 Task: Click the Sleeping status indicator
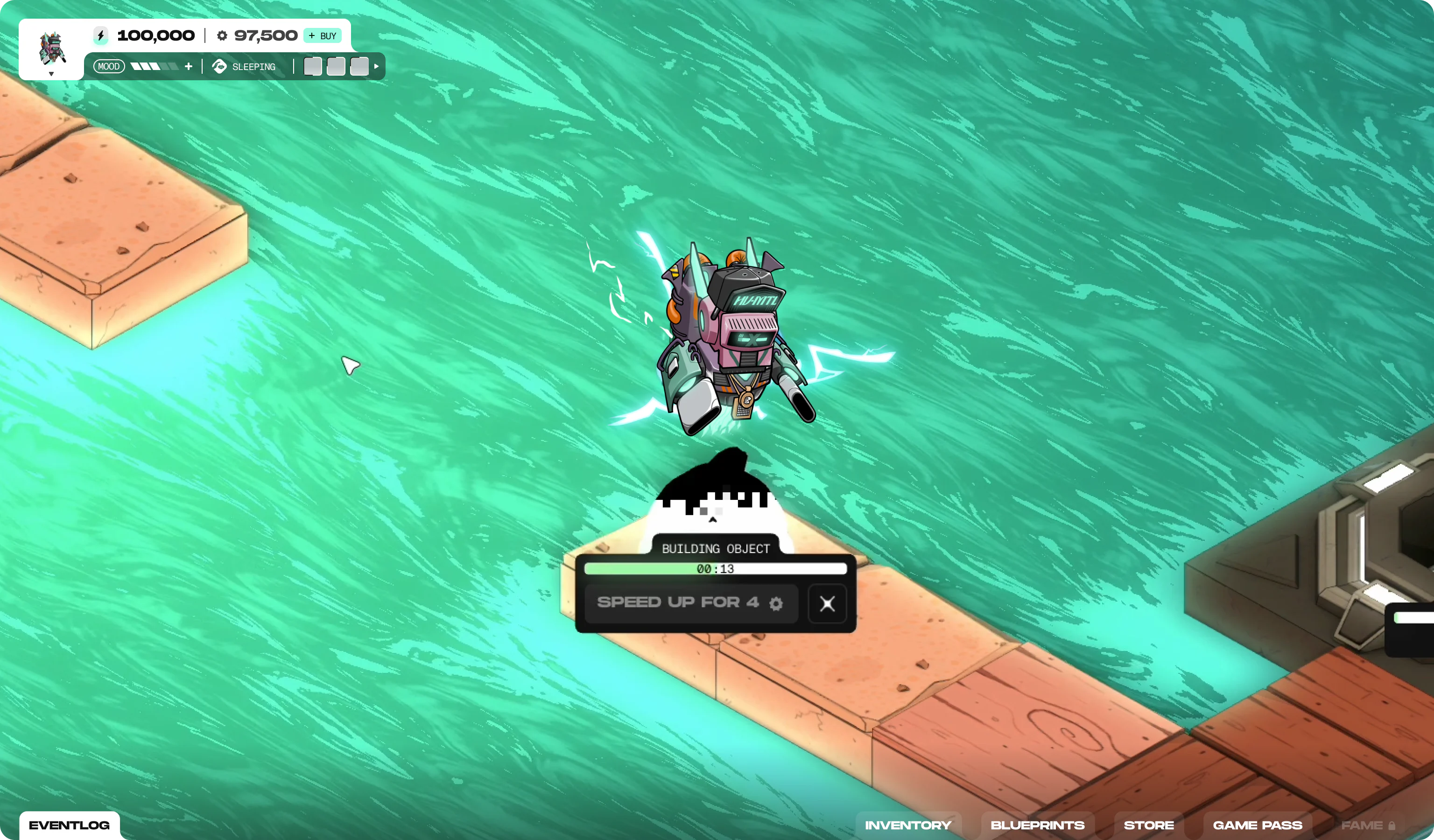pos(244,67)
